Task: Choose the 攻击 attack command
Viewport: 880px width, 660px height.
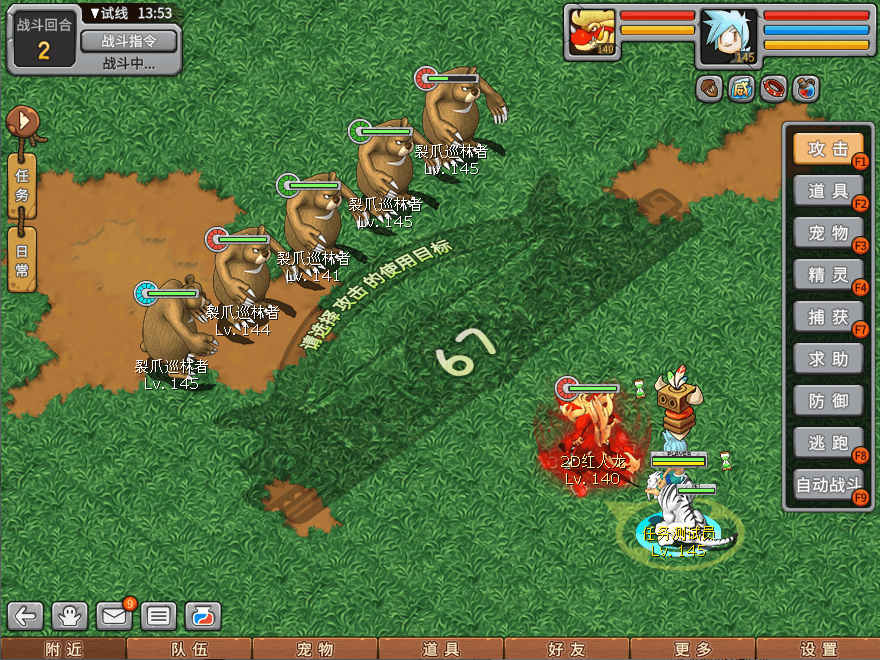Action: tap(827, 149)
